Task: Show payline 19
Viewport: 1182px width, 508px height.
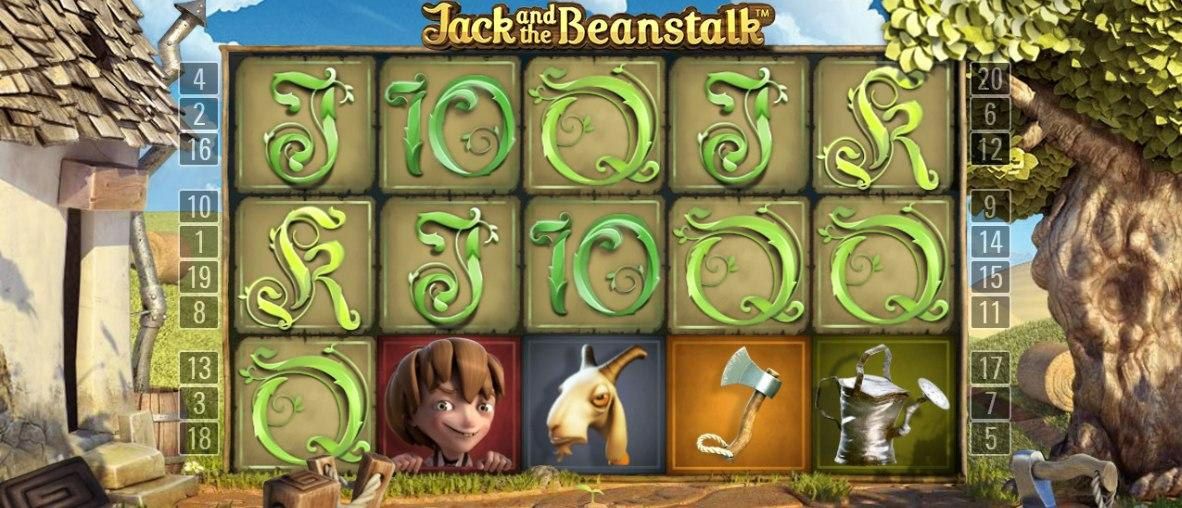Action: click(x=200, y=277)
